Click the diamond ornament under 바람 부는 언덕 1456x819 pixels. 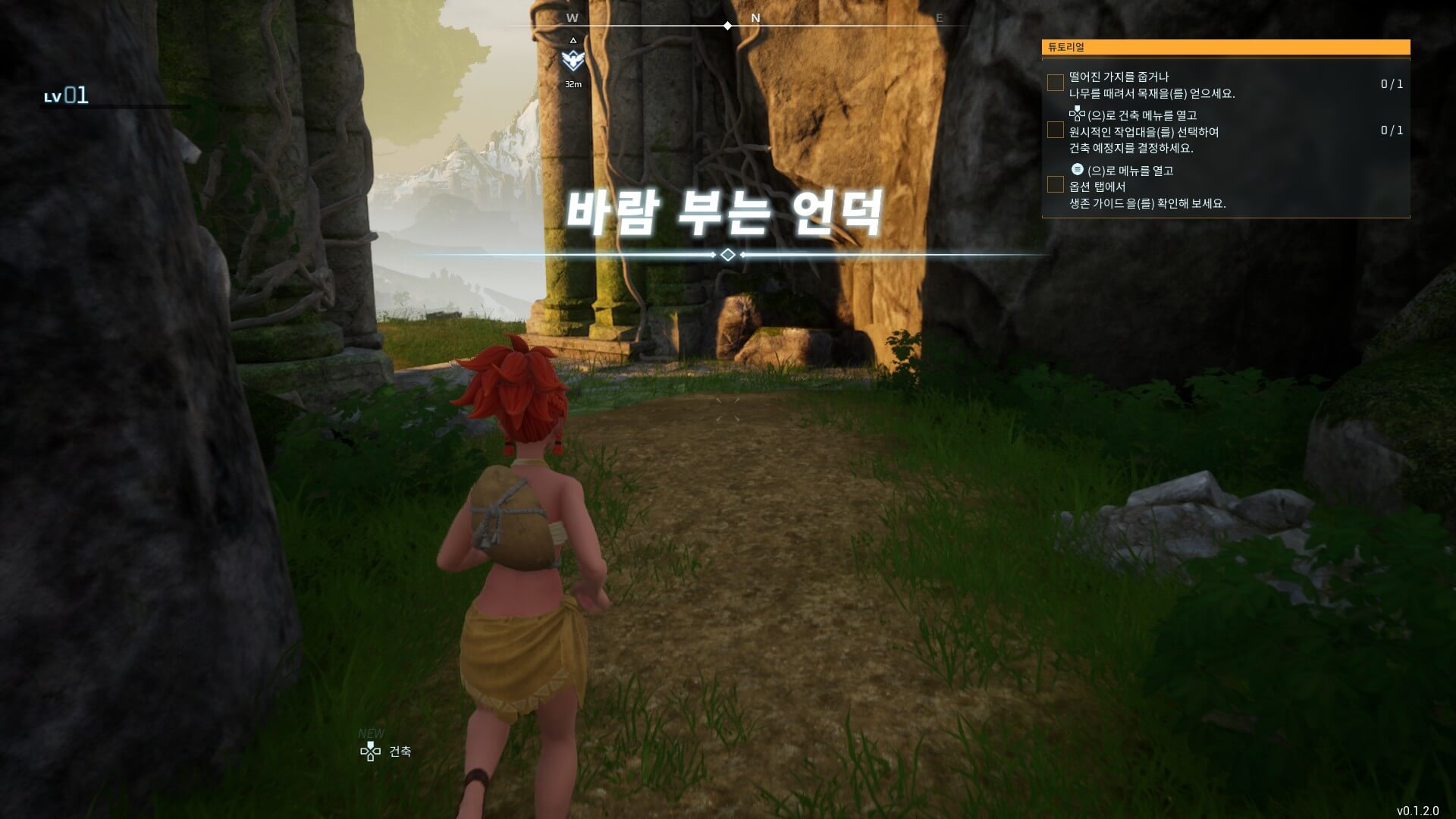[727, 256]
